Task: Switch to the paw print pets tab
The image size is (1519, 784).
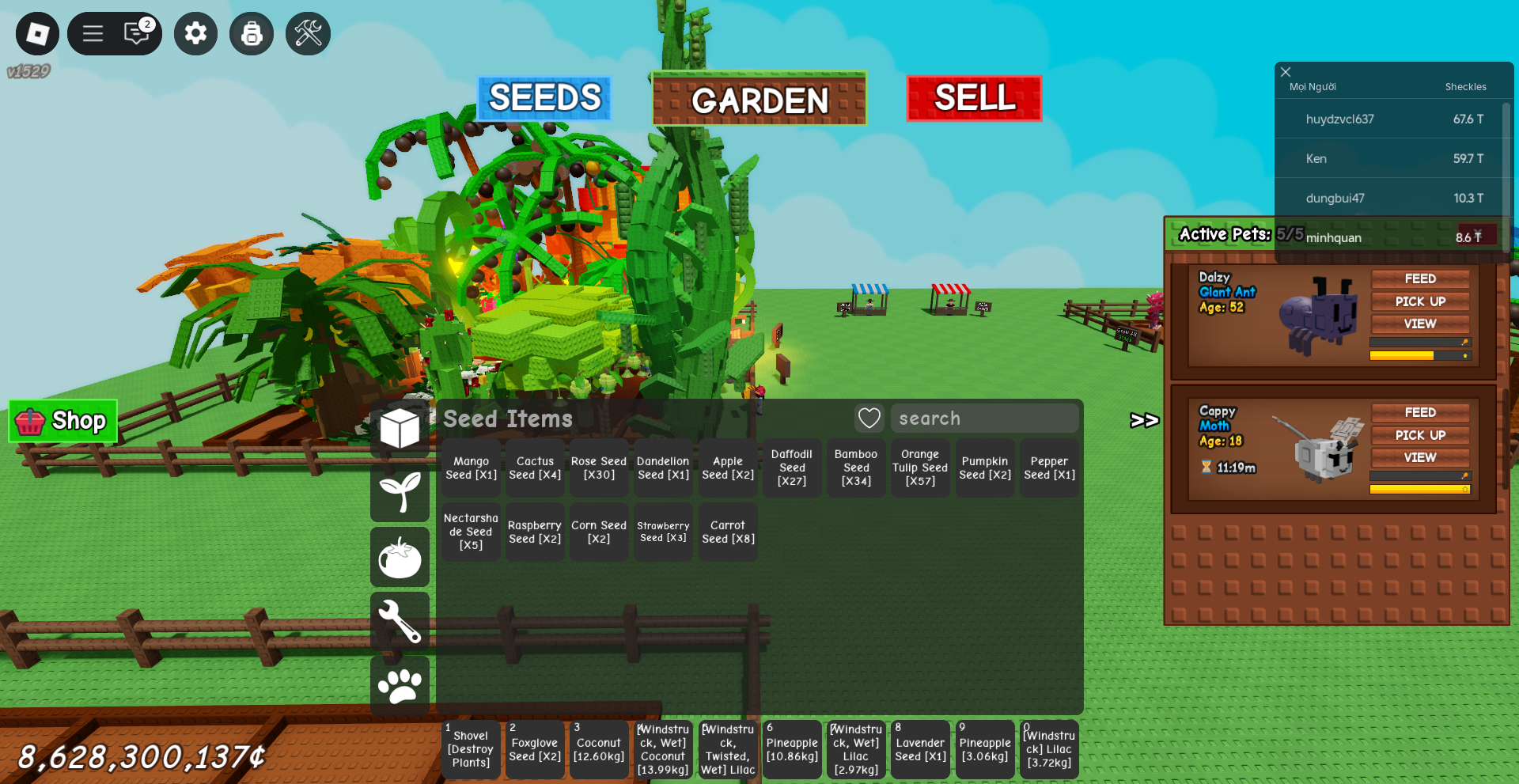Action: 400,685
